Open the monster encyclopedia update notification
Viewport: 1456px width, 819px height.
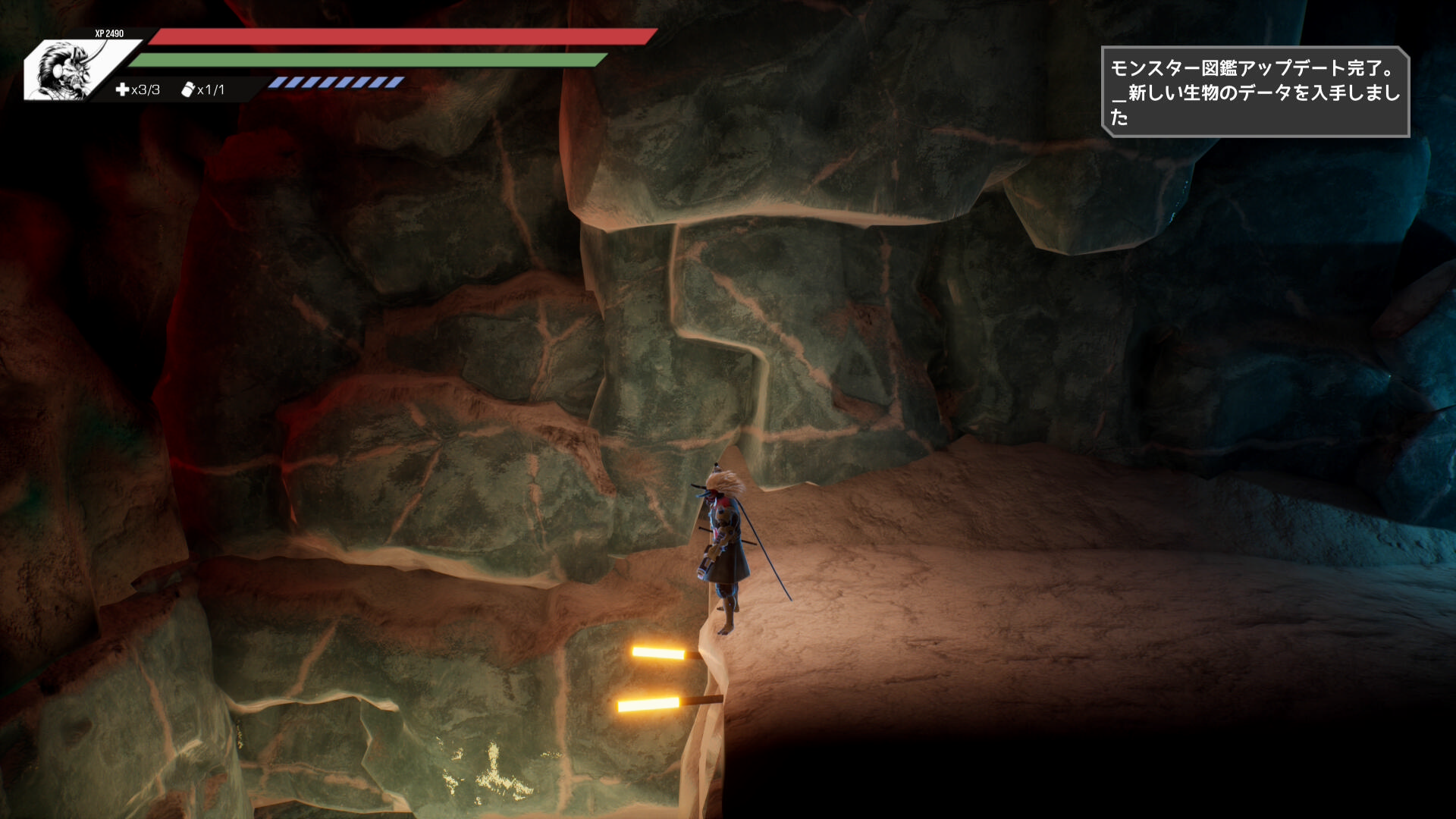click(1255, 93)
